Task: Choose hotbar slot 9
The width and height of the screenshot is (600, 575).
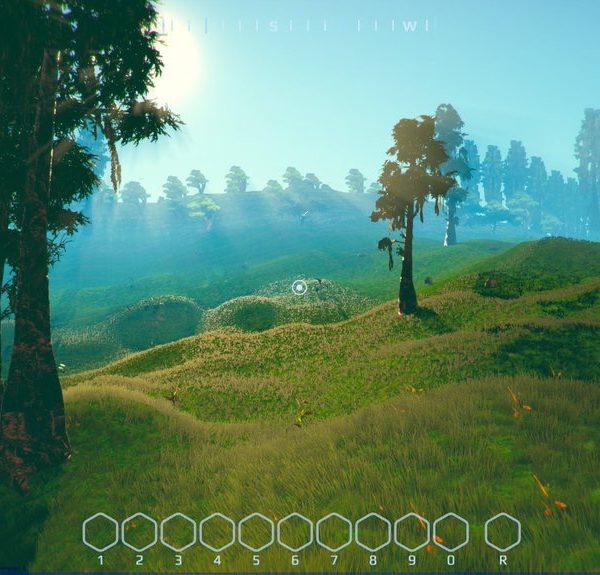Action: click(x=412, y=532)
